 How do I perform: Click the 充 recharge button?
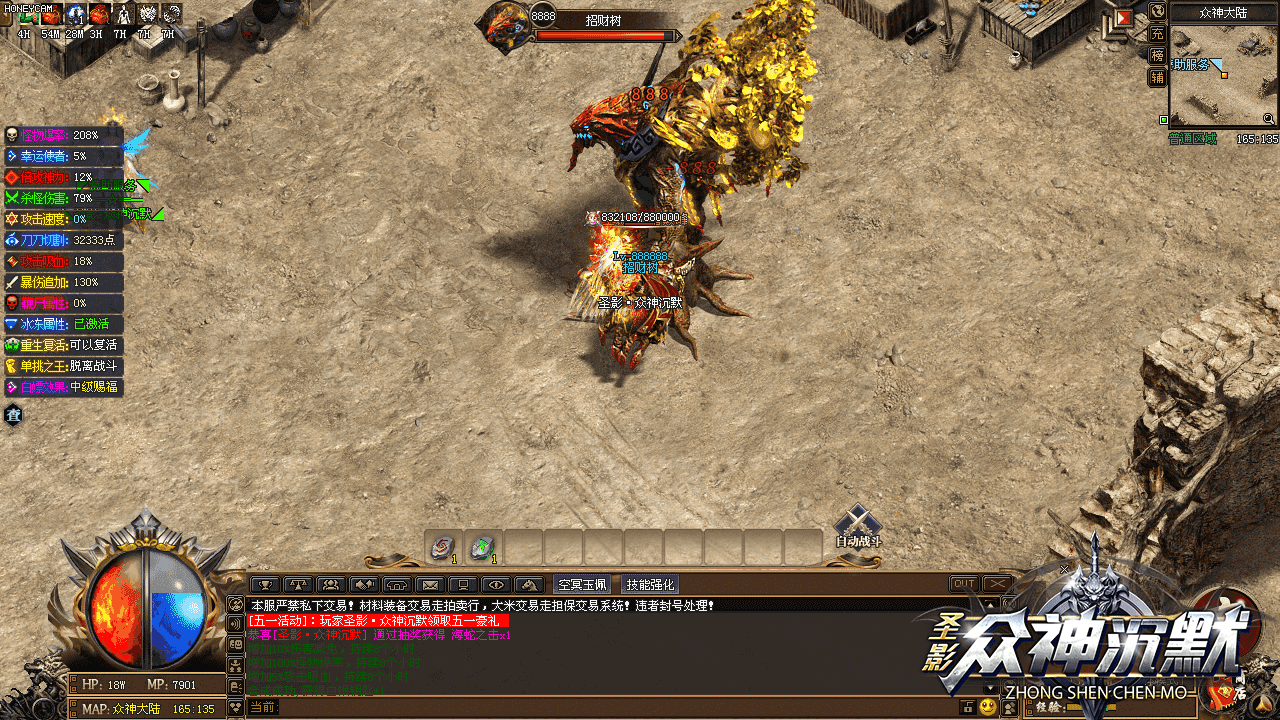click(1157, 34)
